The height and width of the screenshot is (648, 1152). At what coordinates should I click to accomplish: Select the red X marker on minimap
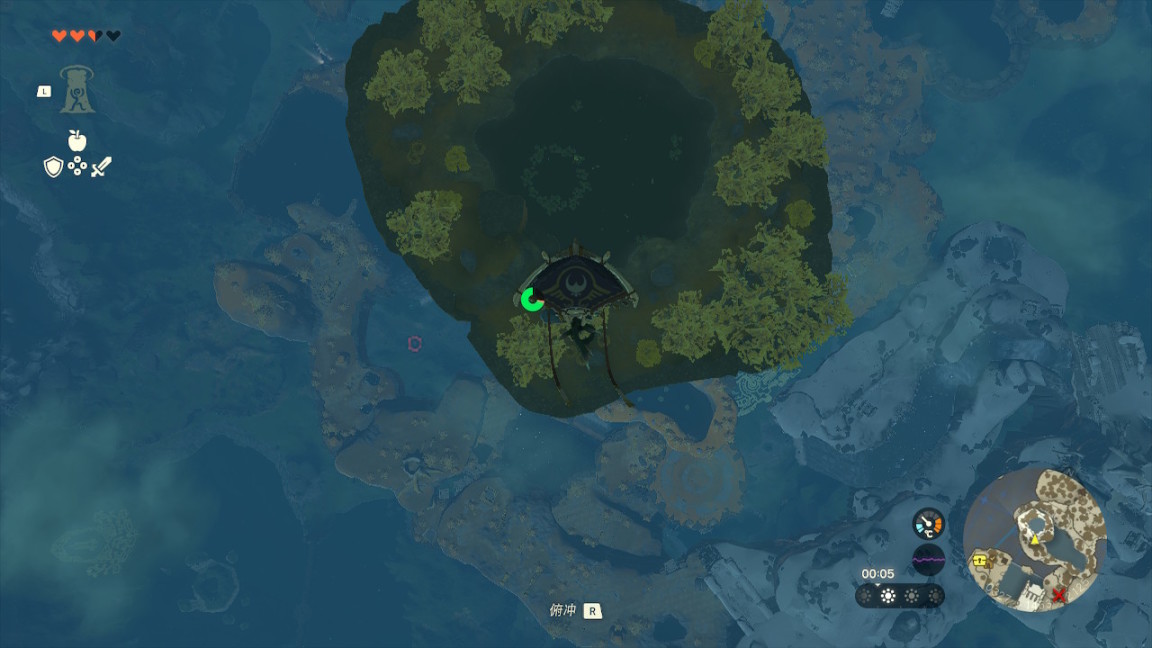pos(1058,595)
